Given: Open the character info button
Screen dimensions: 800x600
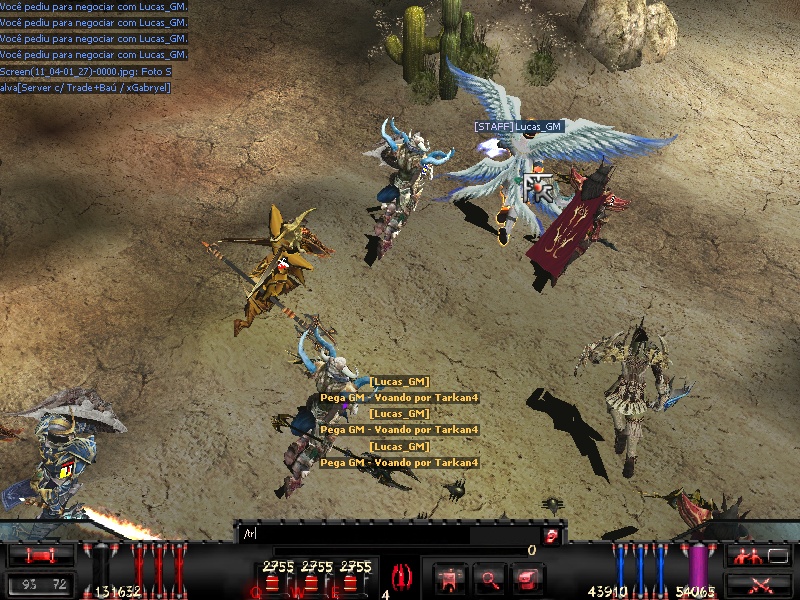Looking at the screenshot, I should point(451,576).
